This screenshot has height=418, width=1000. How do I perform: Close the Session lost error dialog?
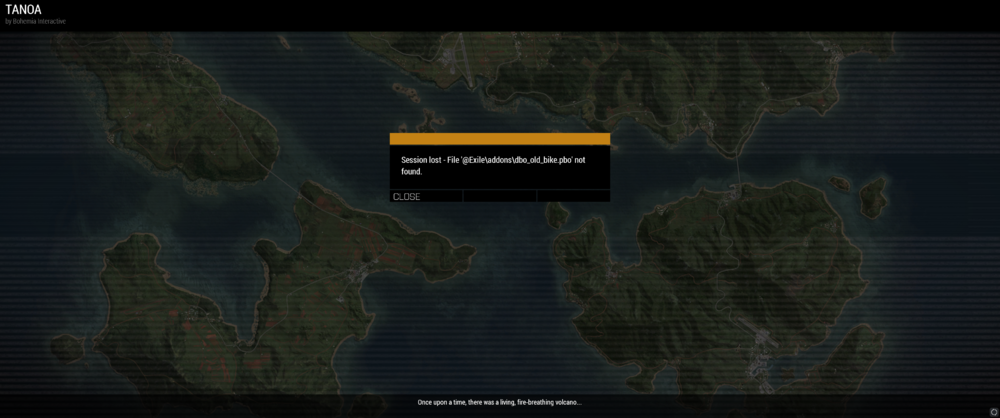(x=407, y=197)
